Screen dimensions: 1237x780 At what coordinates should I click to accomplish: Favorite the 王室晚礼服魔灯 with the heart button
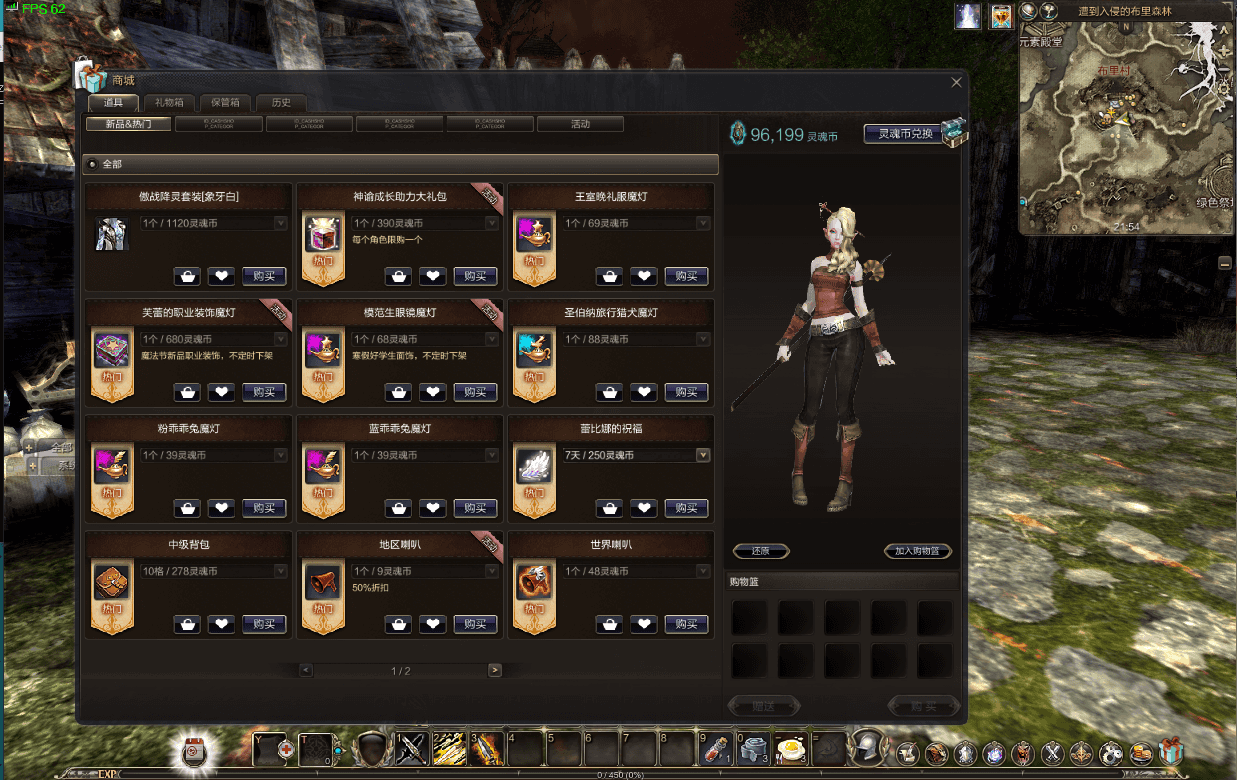click(x=643, y=276)
